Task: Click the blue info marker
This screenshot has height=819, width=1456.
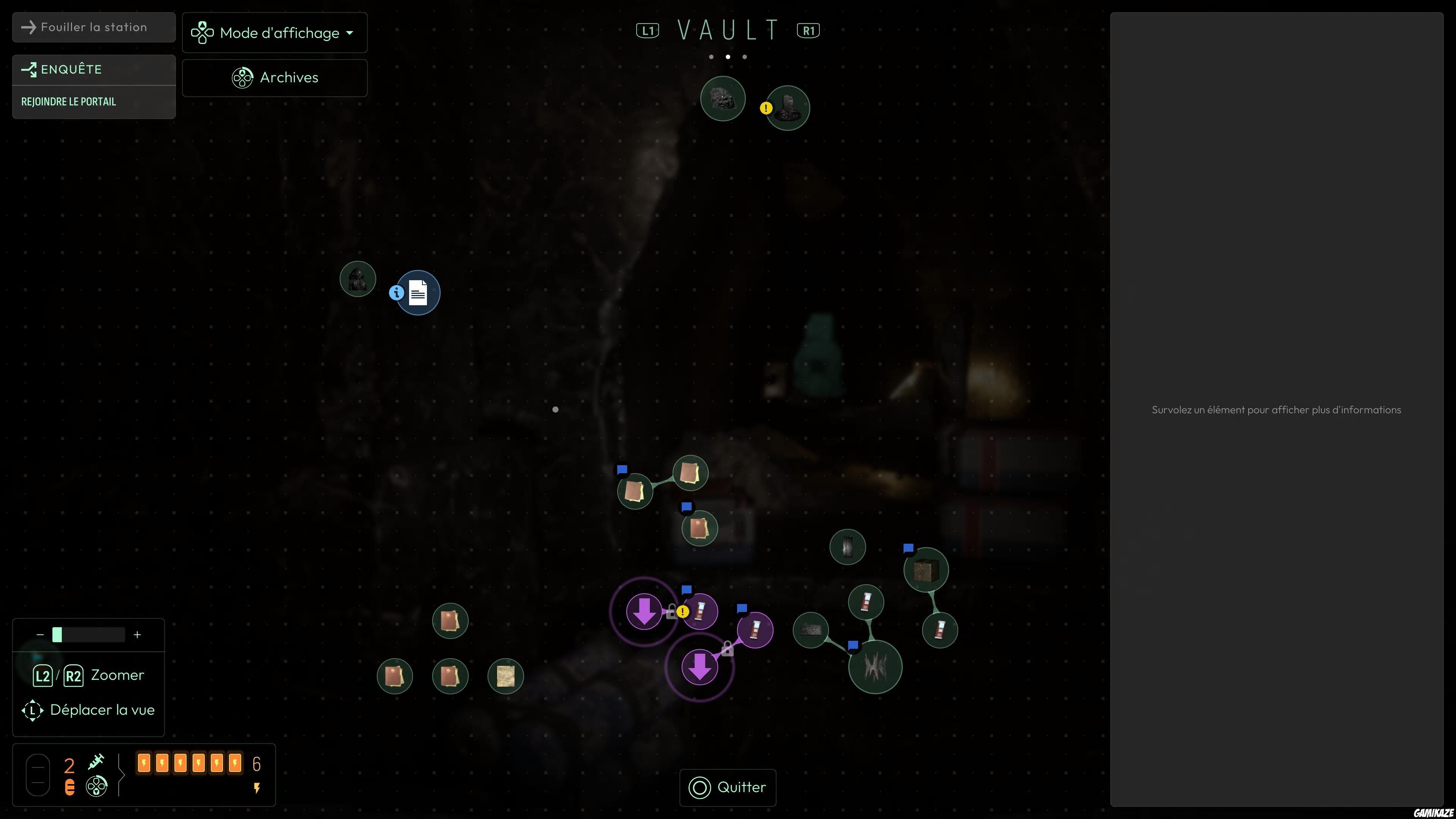Action: [x=396, y=293]
